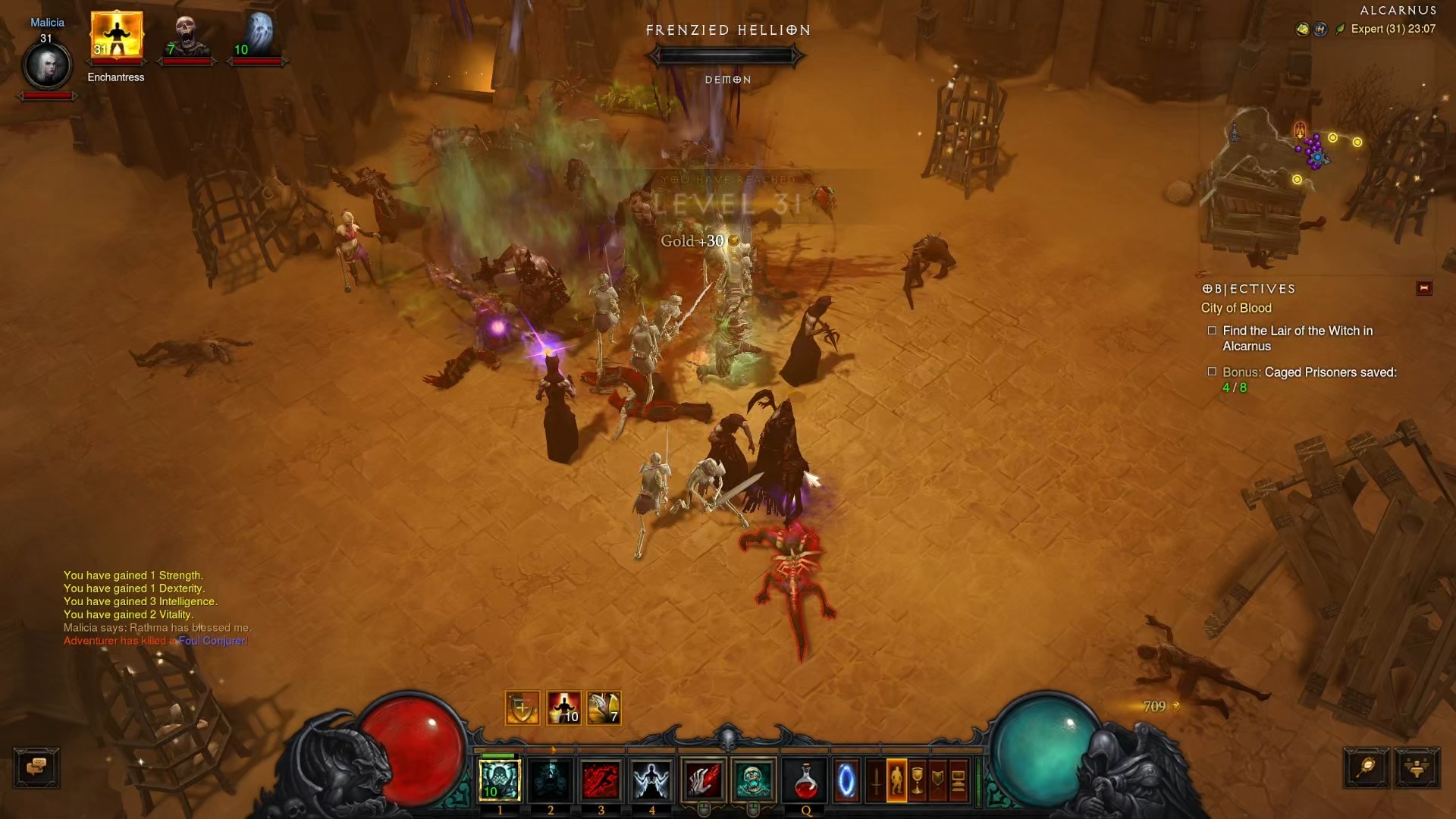Activate the red running figure skill
This screenshot has height=819, width=1456.
click(601, 780)
